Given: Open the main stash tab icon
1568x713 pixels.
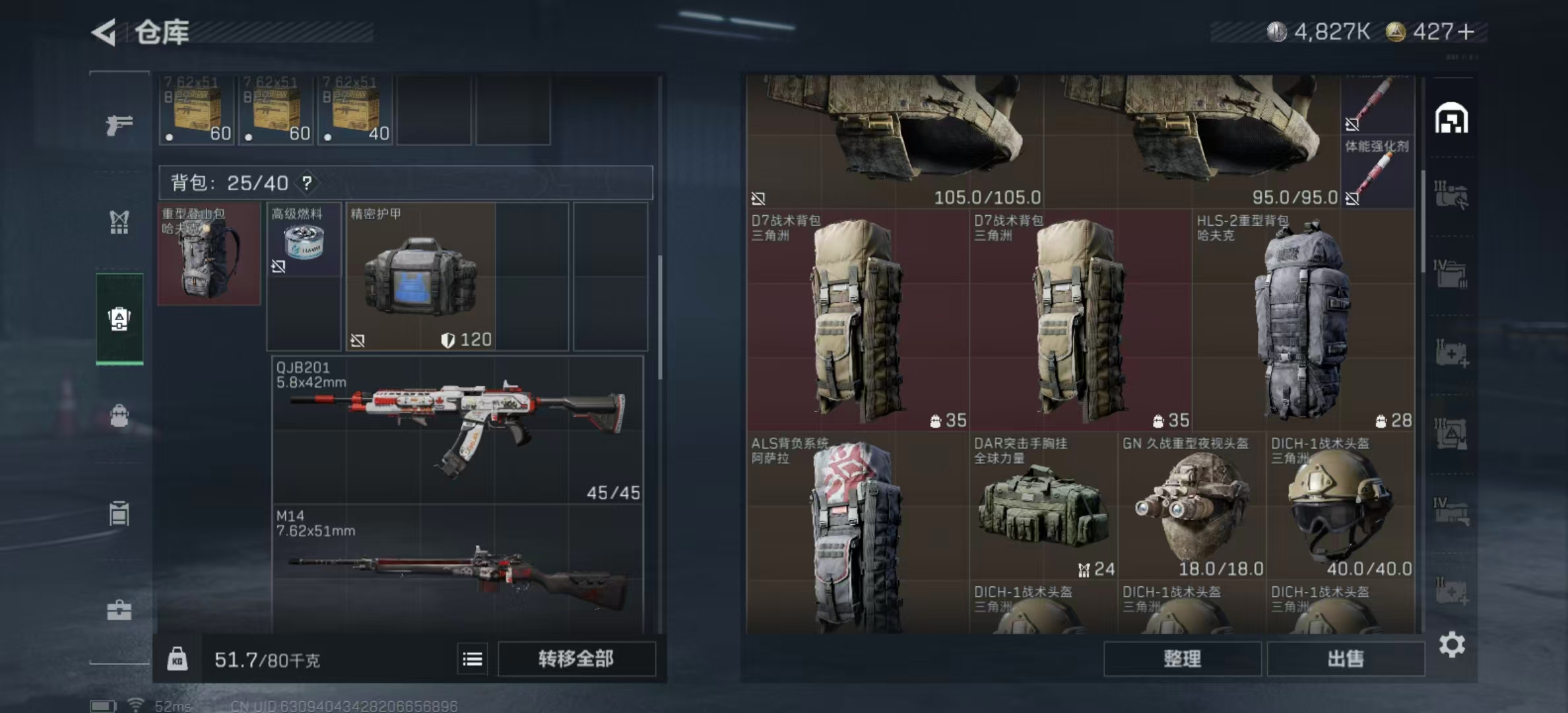Looking at the screenshot, I should [1451, 119].
